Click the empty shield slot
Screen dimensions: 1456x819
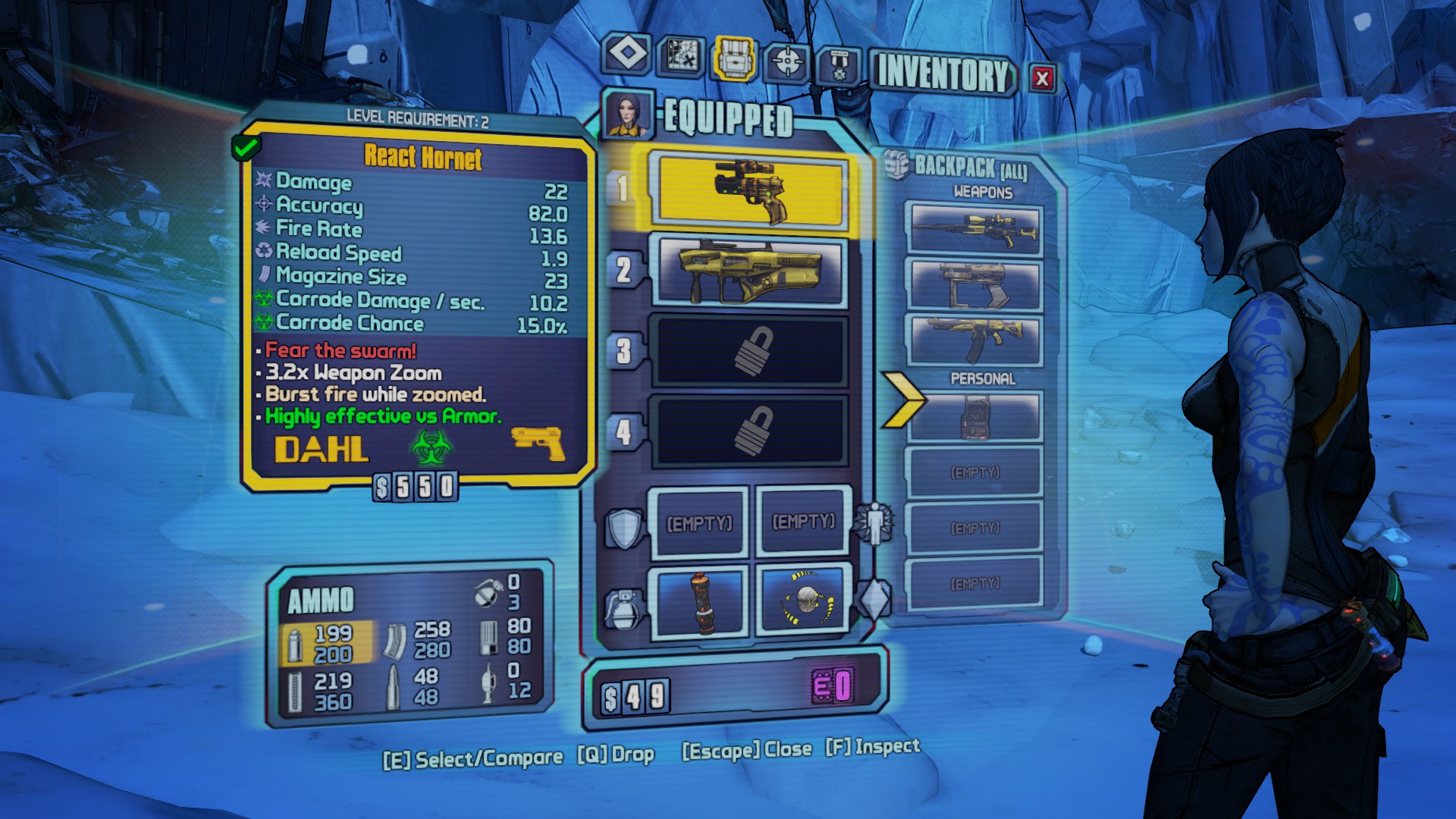click(699, 522)
